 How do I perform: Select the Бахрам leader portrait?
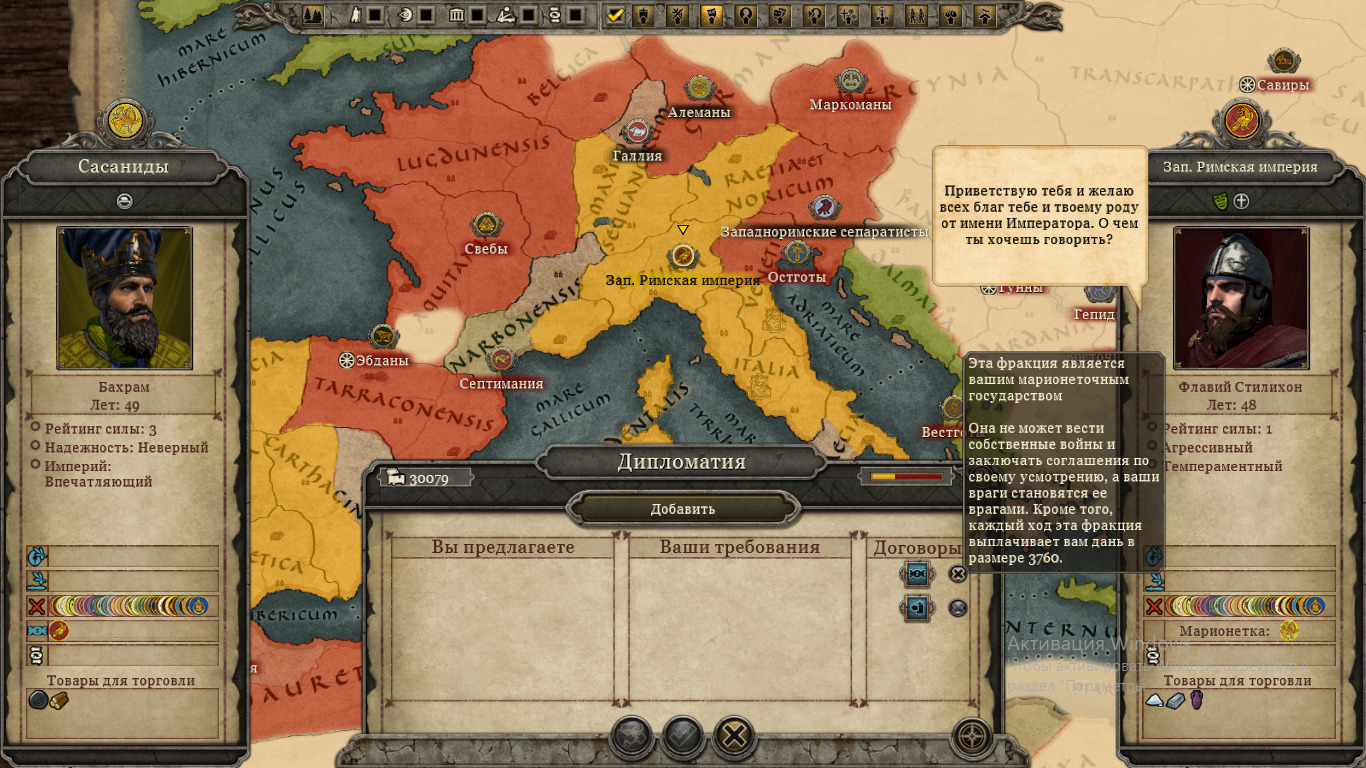124,297
